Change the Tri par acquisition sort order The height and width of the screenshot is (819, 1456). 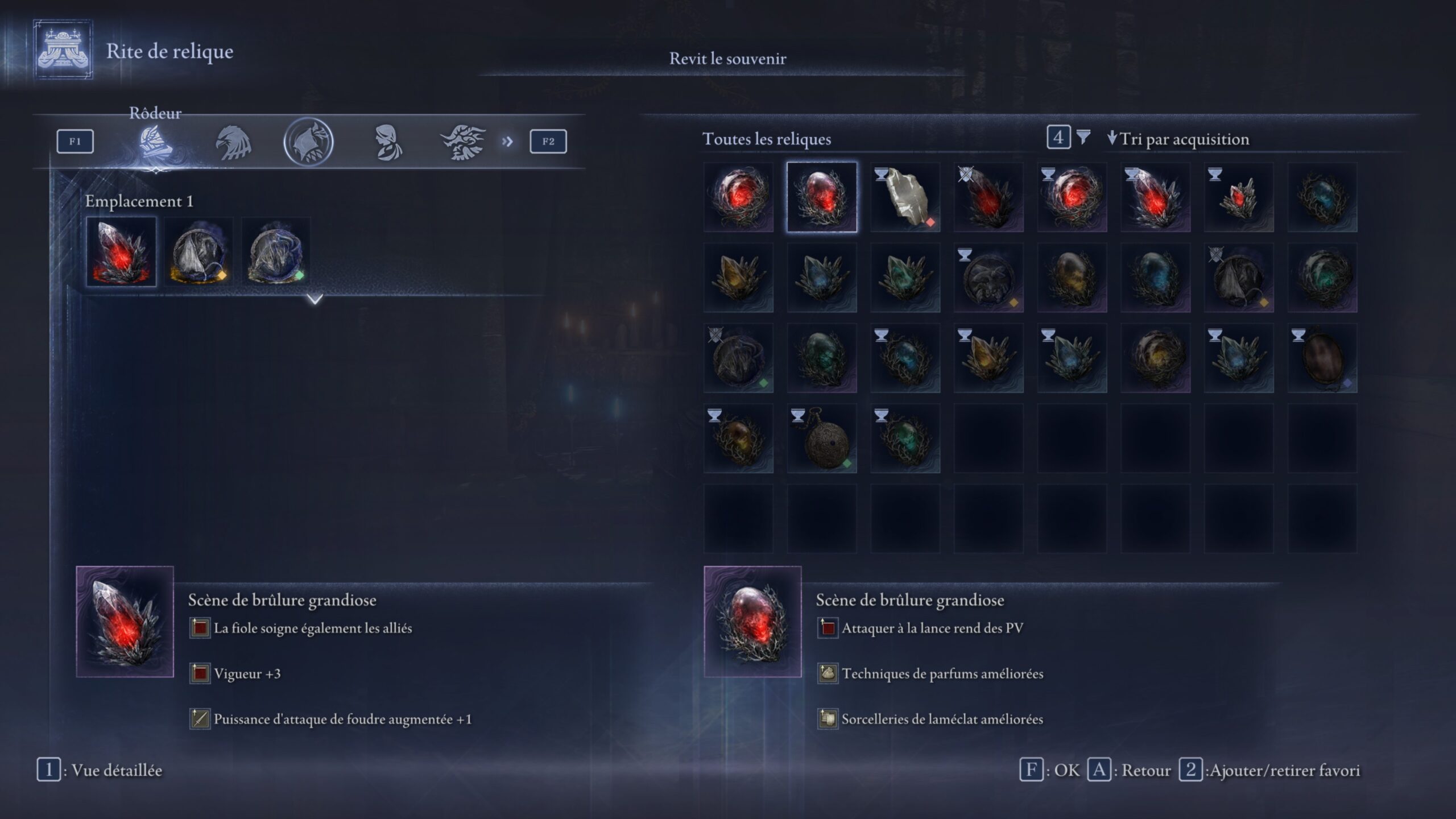(1178, 139)
